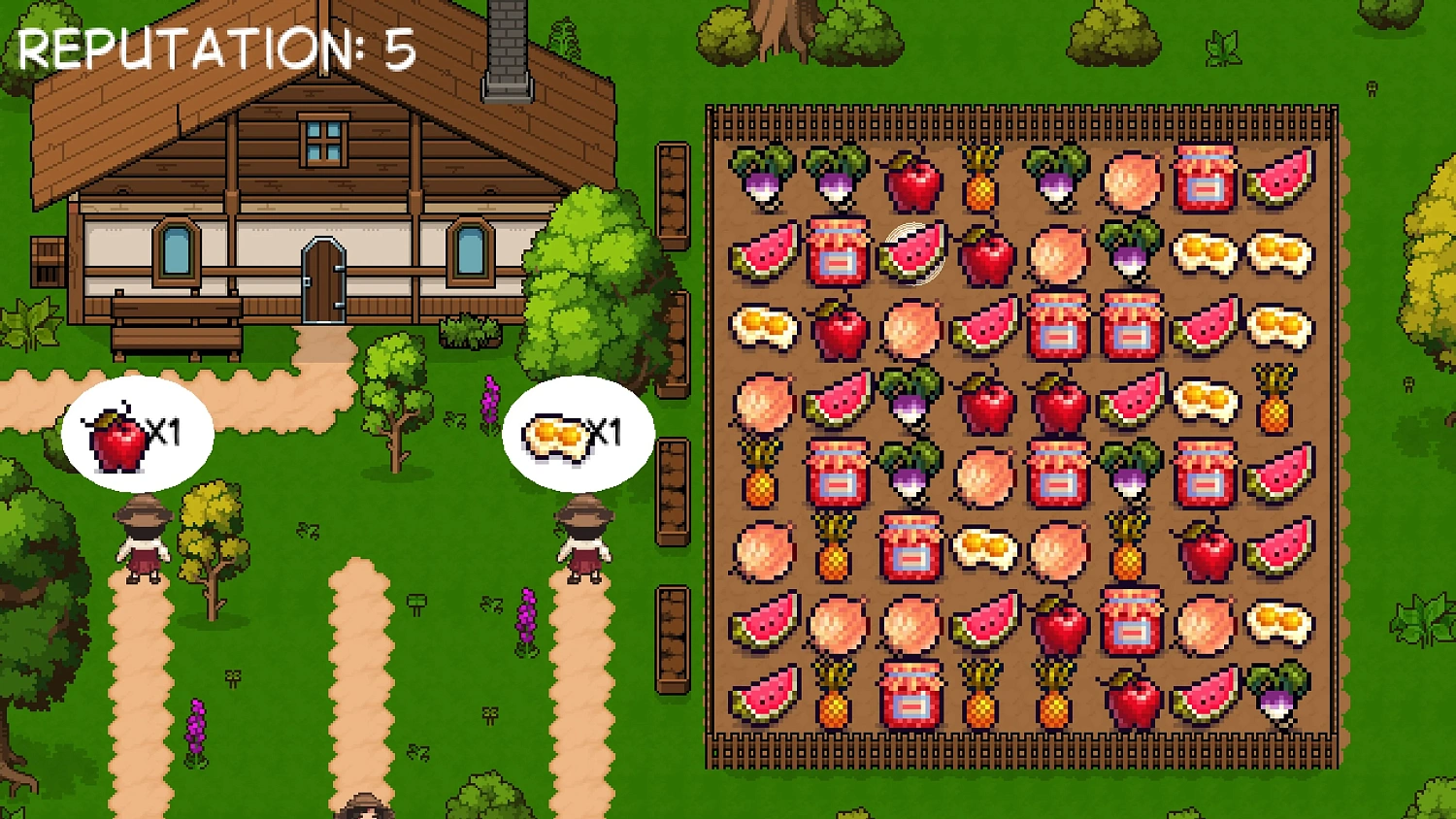Select the apple tile in the top row
The width and height of the screenshot is (1456, 819).
[x=912, y=184]
